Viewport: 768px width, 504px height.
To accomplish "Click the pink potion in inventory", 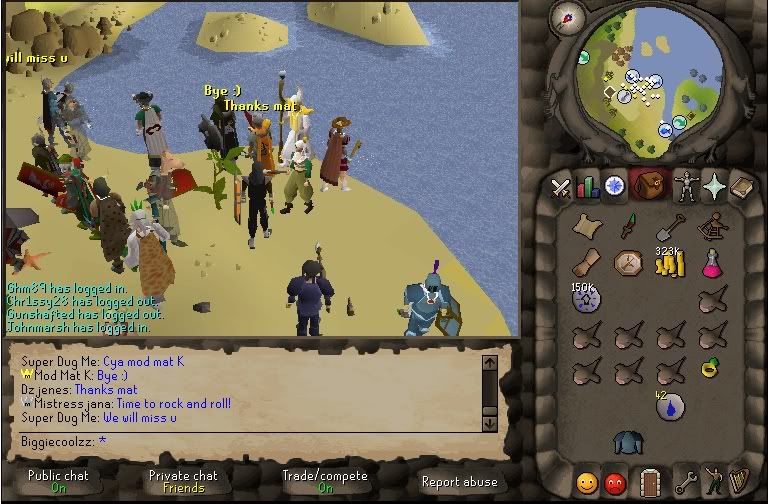I will click(711, 264).
